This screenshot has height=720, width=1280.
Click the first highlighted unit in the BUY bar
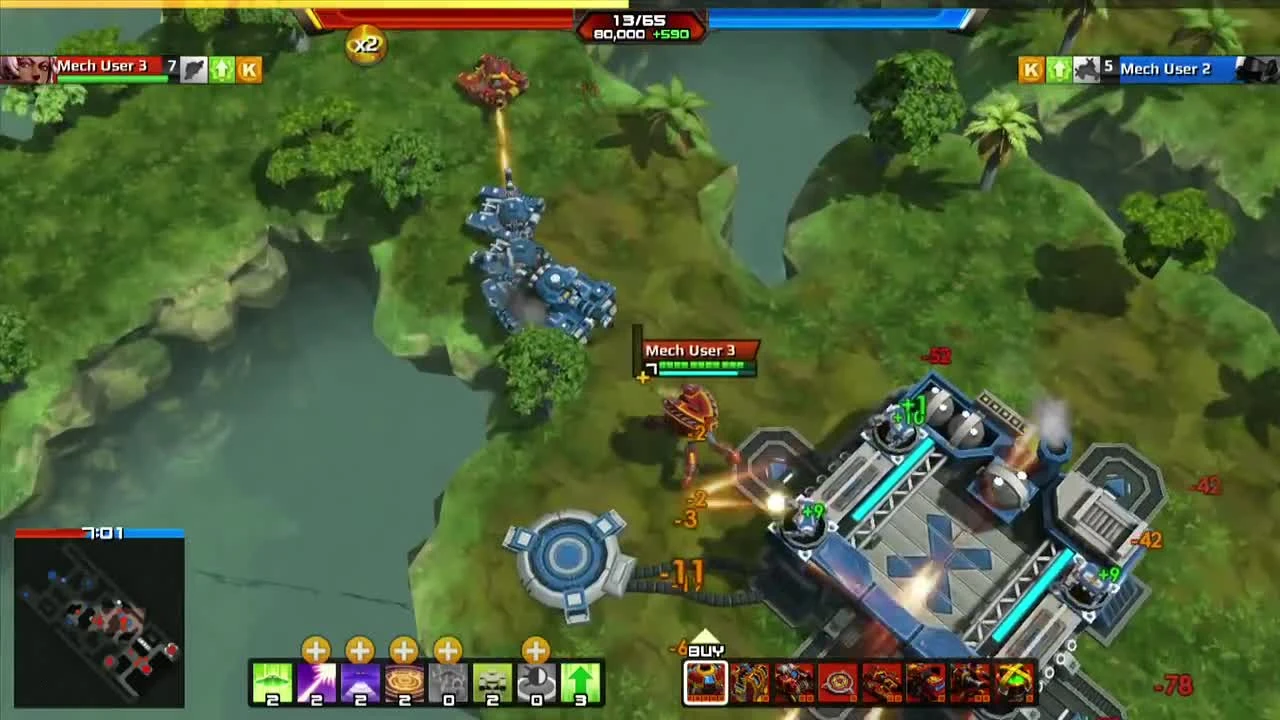click(706, 683)
